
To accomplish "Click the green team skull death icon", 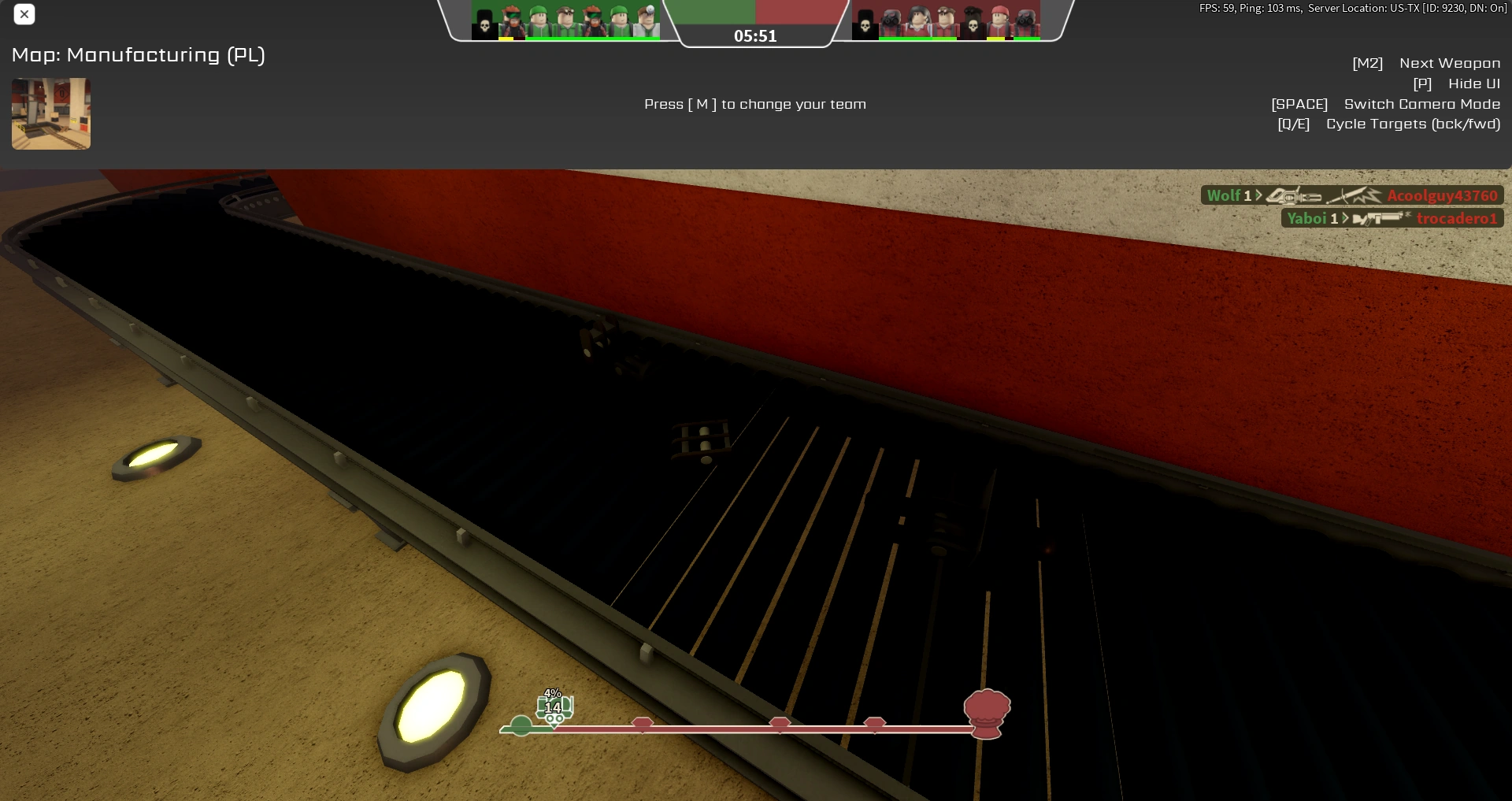I will [484, 24].
